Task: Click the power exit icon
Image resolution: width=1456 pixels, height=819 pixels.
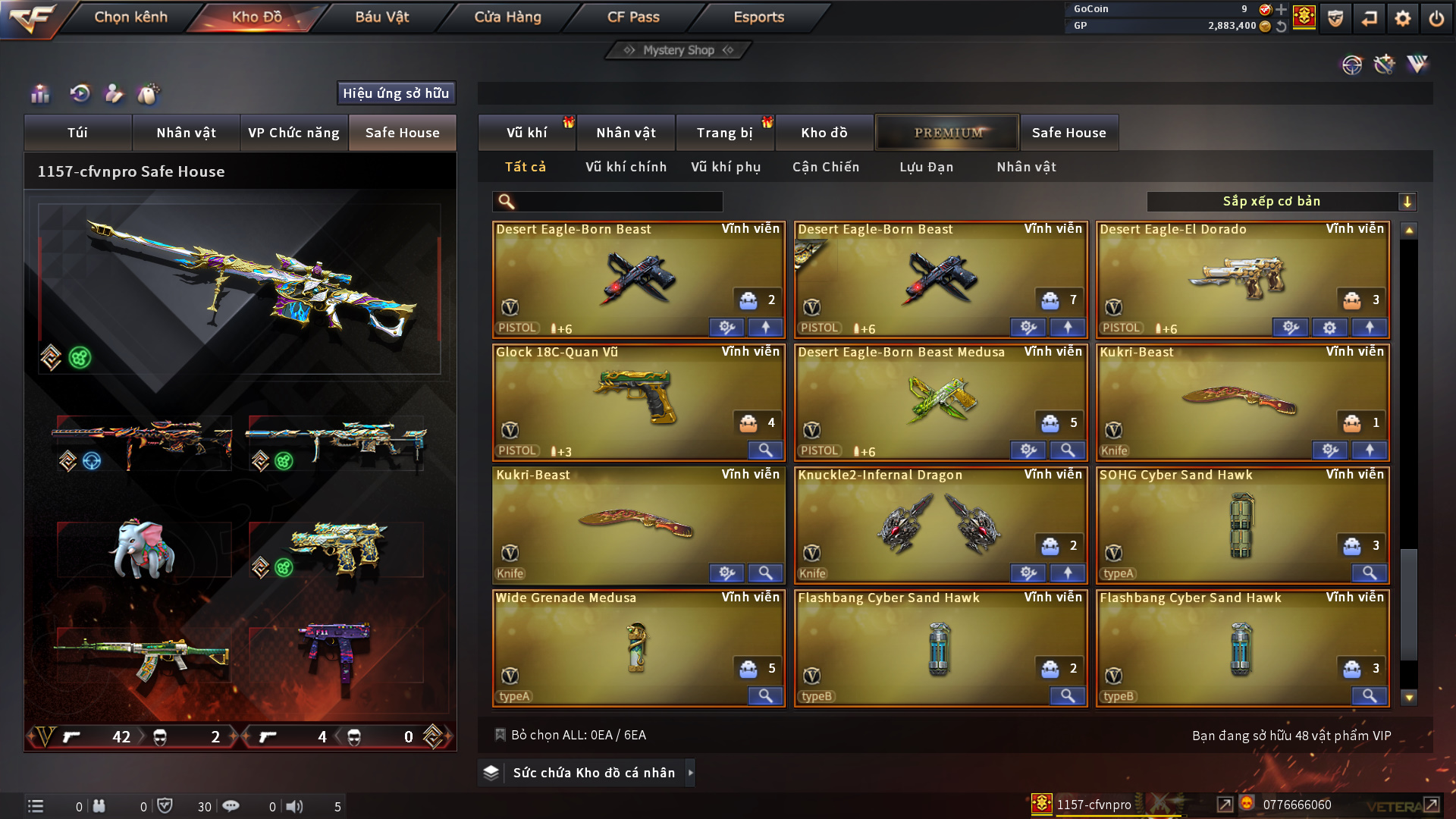Action: (1436, 18)
